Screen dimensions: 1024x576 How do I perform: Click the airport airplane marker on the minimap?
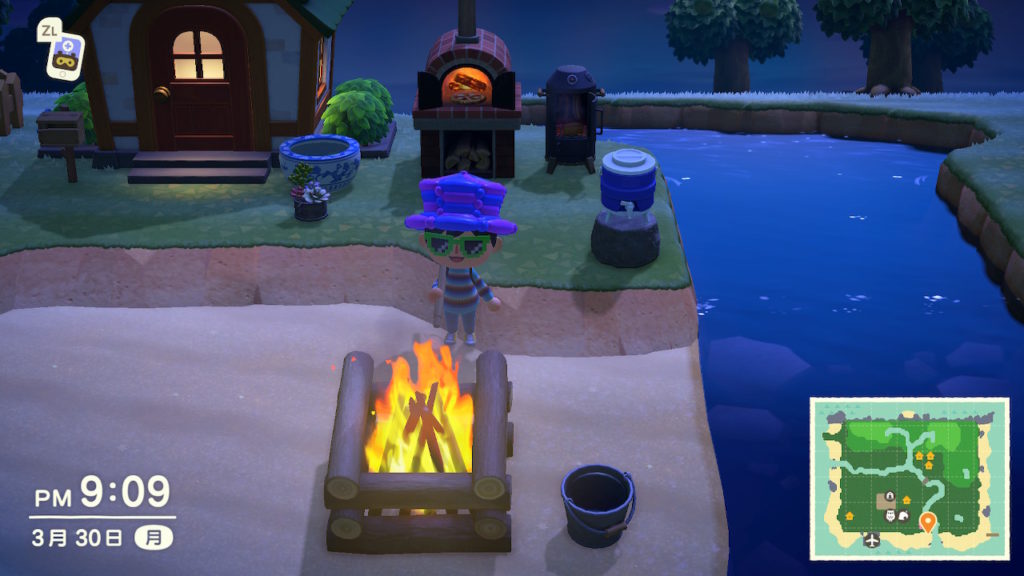pos(871,540)
